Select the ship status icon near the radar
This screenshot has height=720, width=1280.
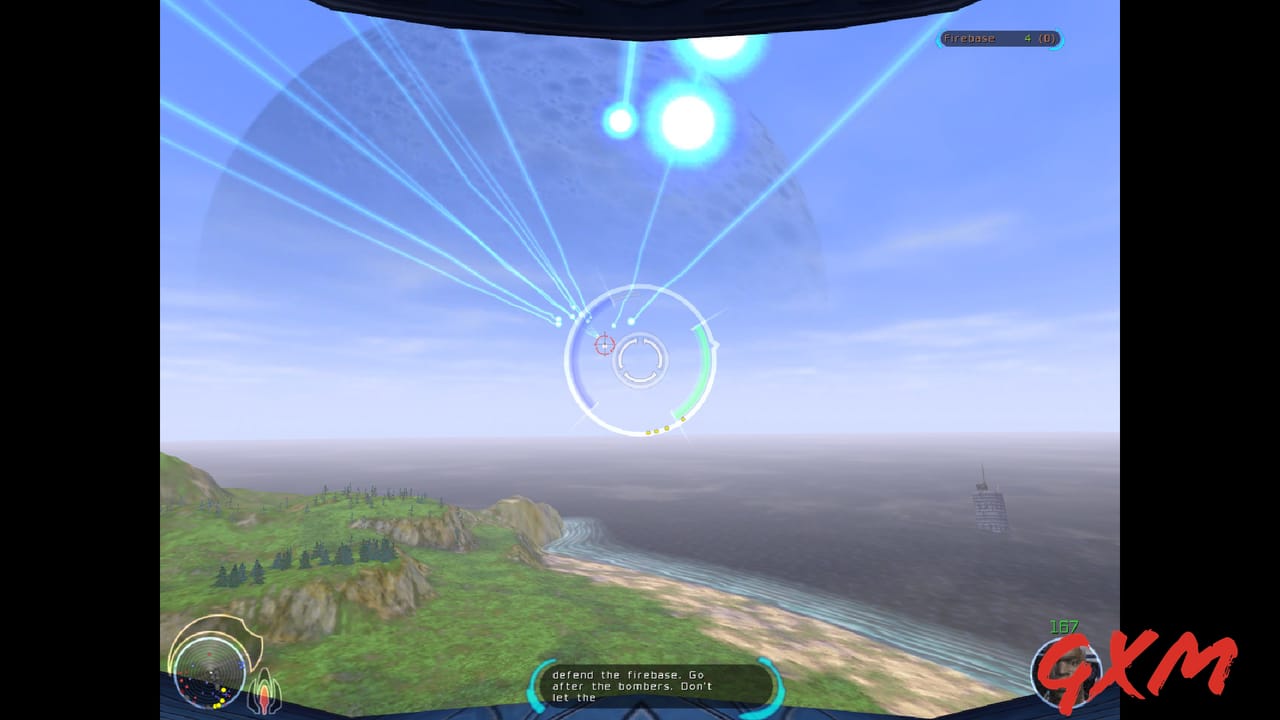(264, 688)
